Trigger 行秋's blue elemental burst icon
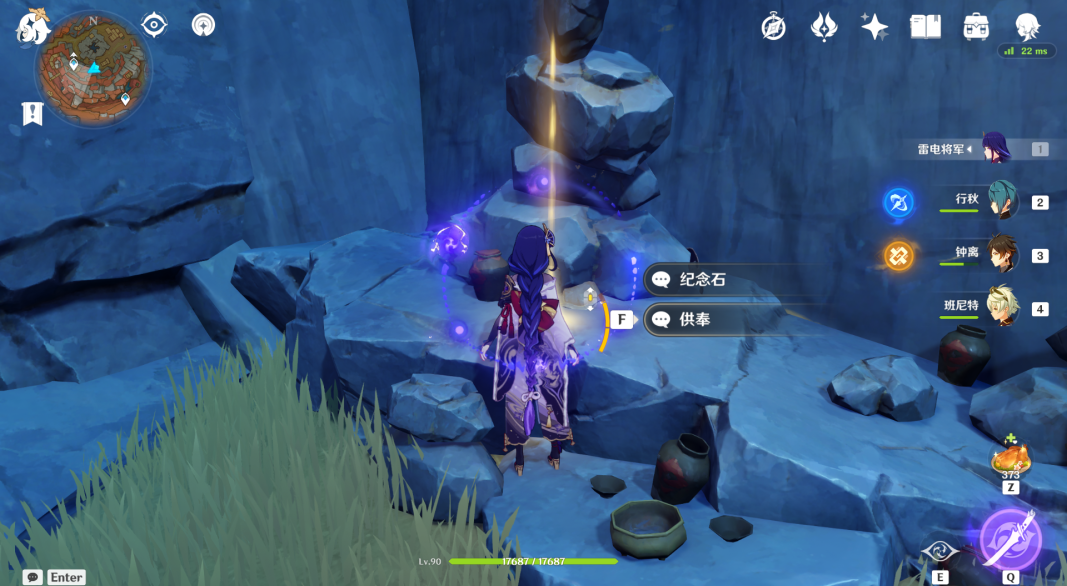This screenshot has height=586, width=1067. (x=898, y=203)
